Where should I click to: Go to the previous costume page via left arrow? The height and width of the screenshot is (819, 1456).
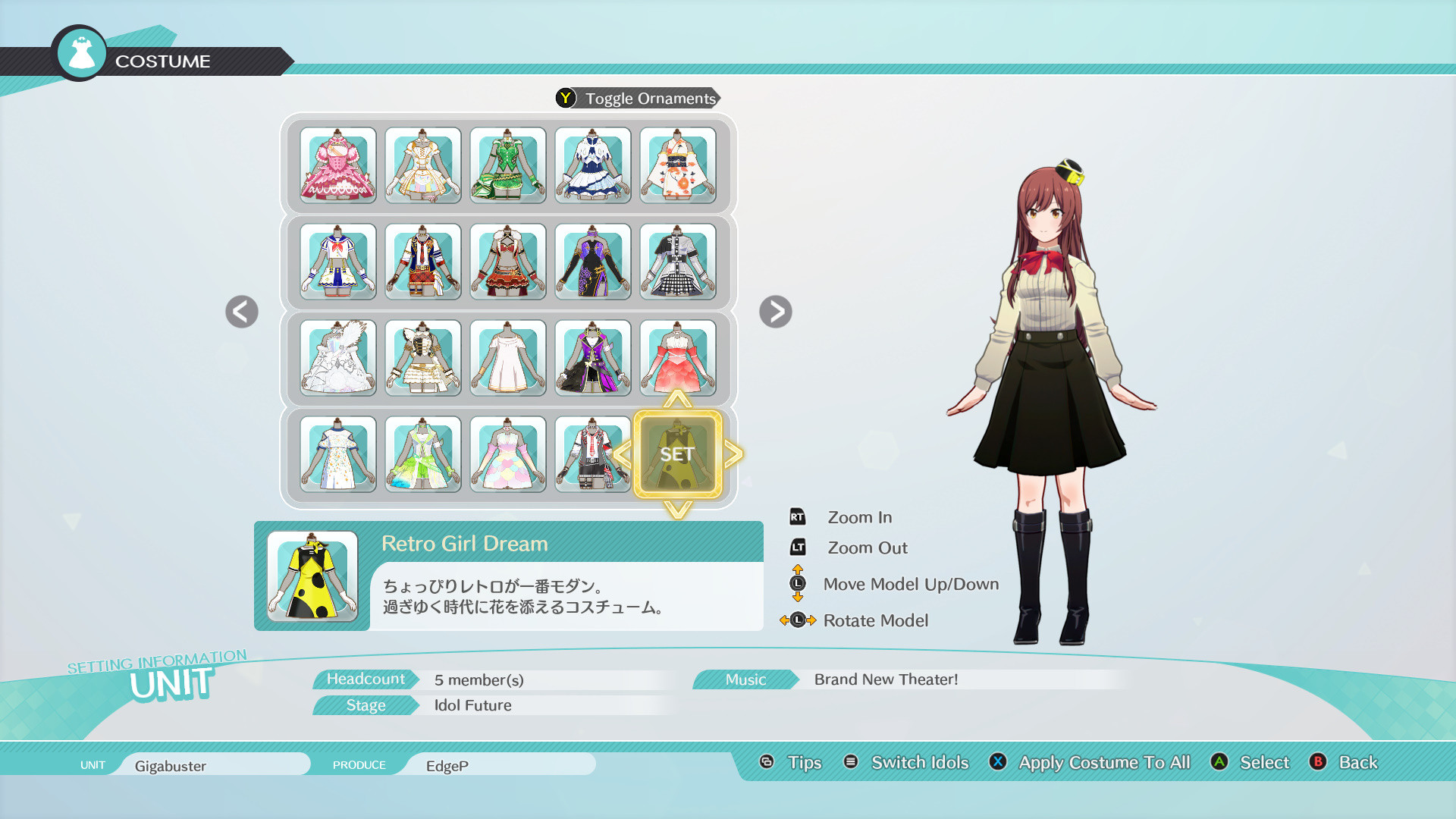click(x=241, y=311)
